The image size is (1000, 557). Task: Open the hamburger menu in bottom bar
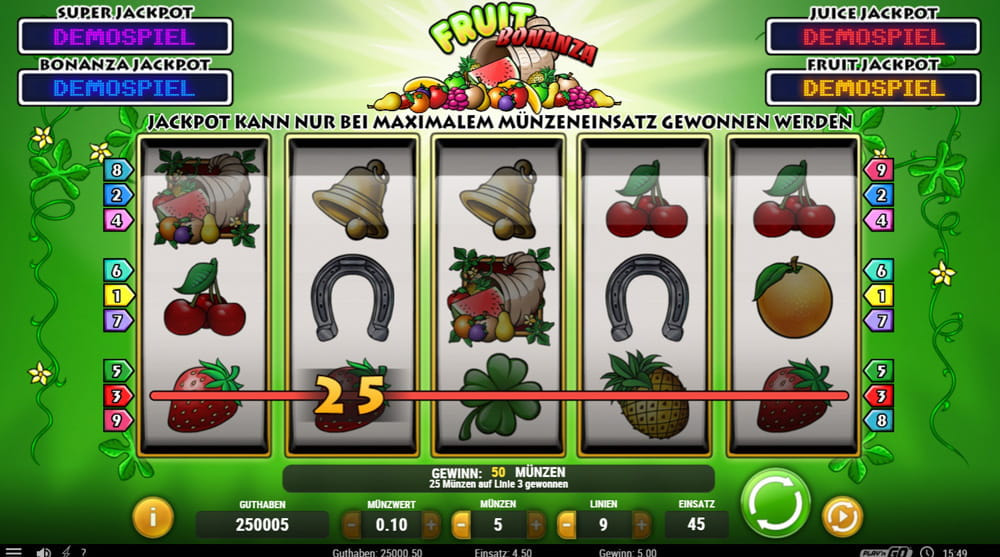(x=14, y=551)
